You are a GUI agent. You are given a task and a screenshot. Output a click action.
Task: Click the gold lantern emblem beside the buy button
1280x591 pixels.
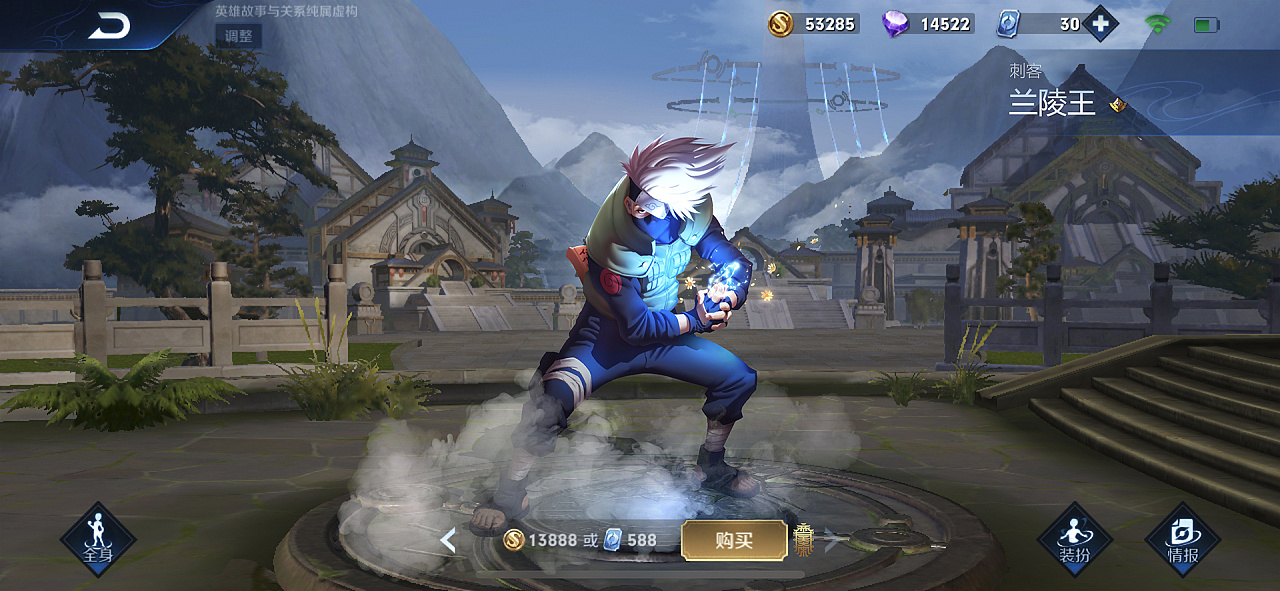pos(804,540)
